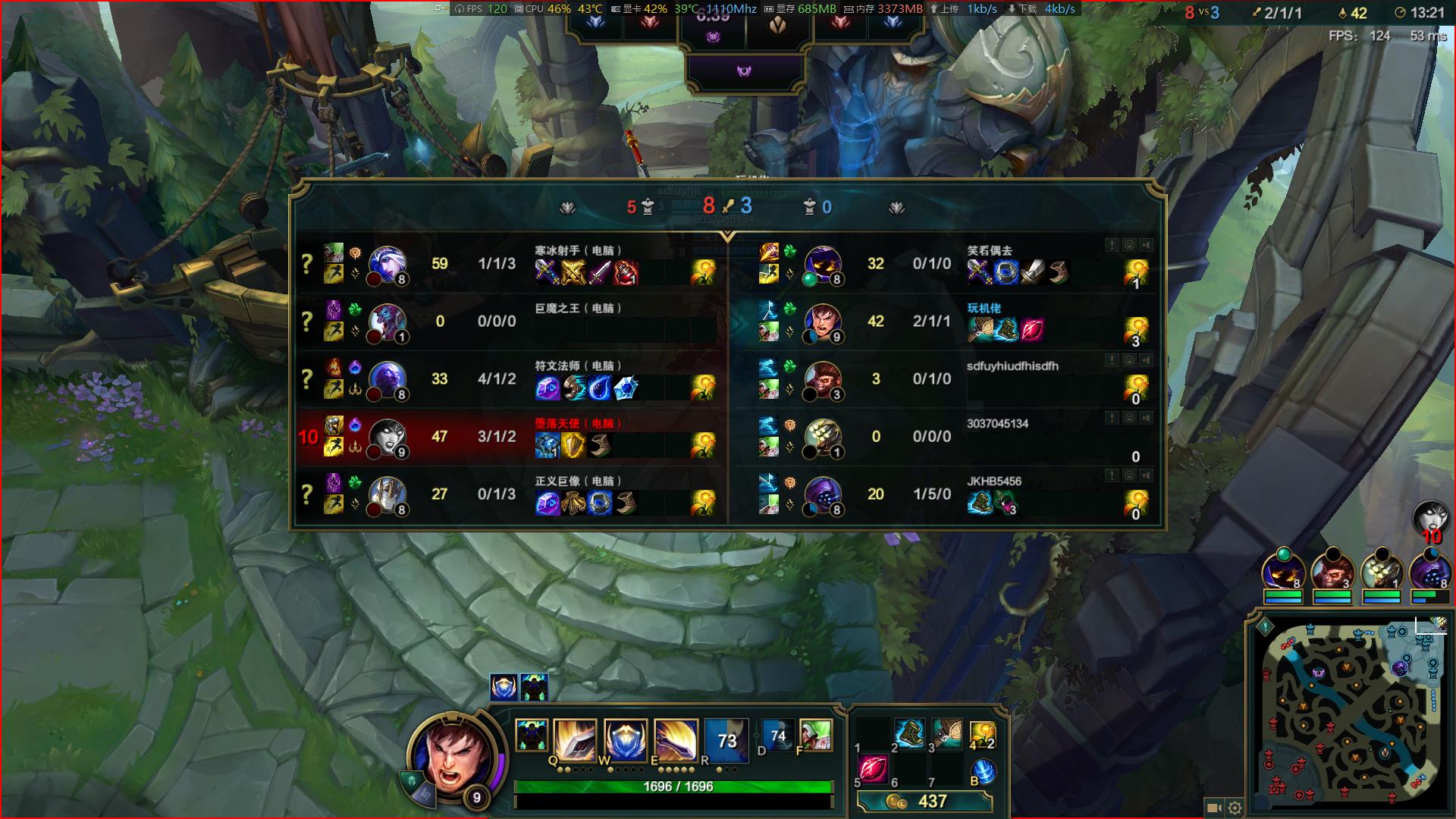Mute emotes for player JKHB5456
1456x819 pixels.
pos(1129,475)
